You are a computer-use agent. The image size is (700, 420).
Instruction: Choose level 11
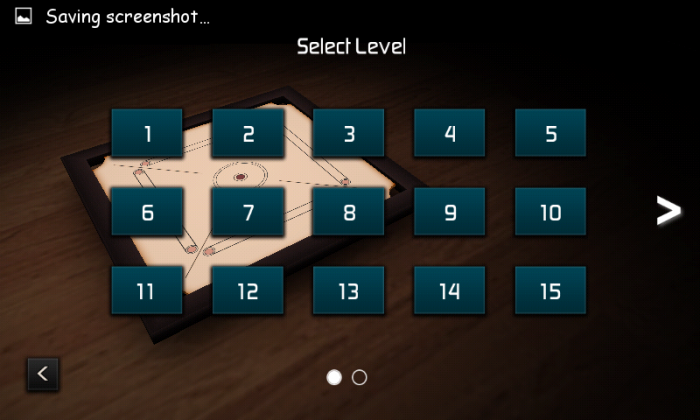click(147, 291)
